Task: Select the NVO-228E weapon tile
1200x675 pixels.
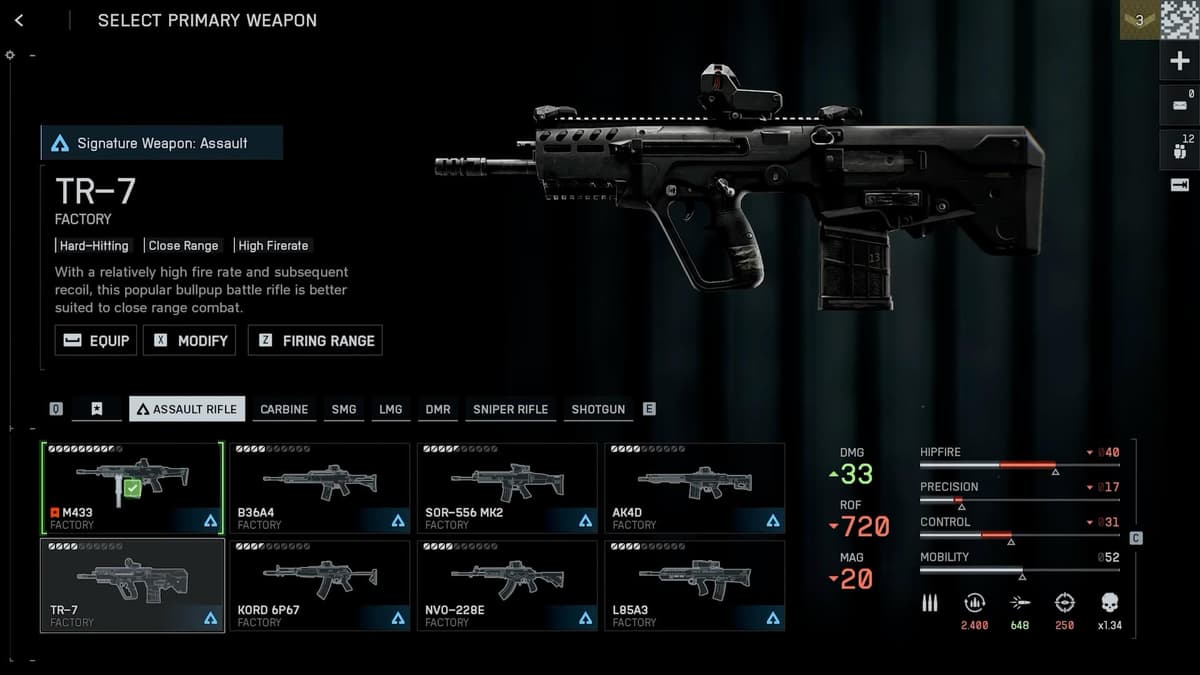Action: (x=507, y=586)
